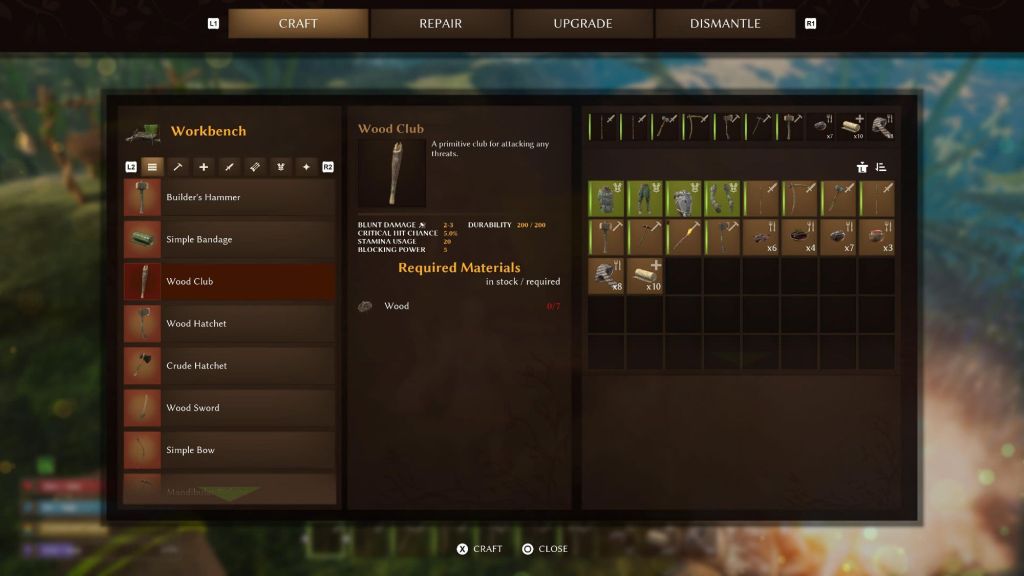Pick the Wood Hatchet recipe
This screenshot has width=1024, height=576.
point(229,323)
